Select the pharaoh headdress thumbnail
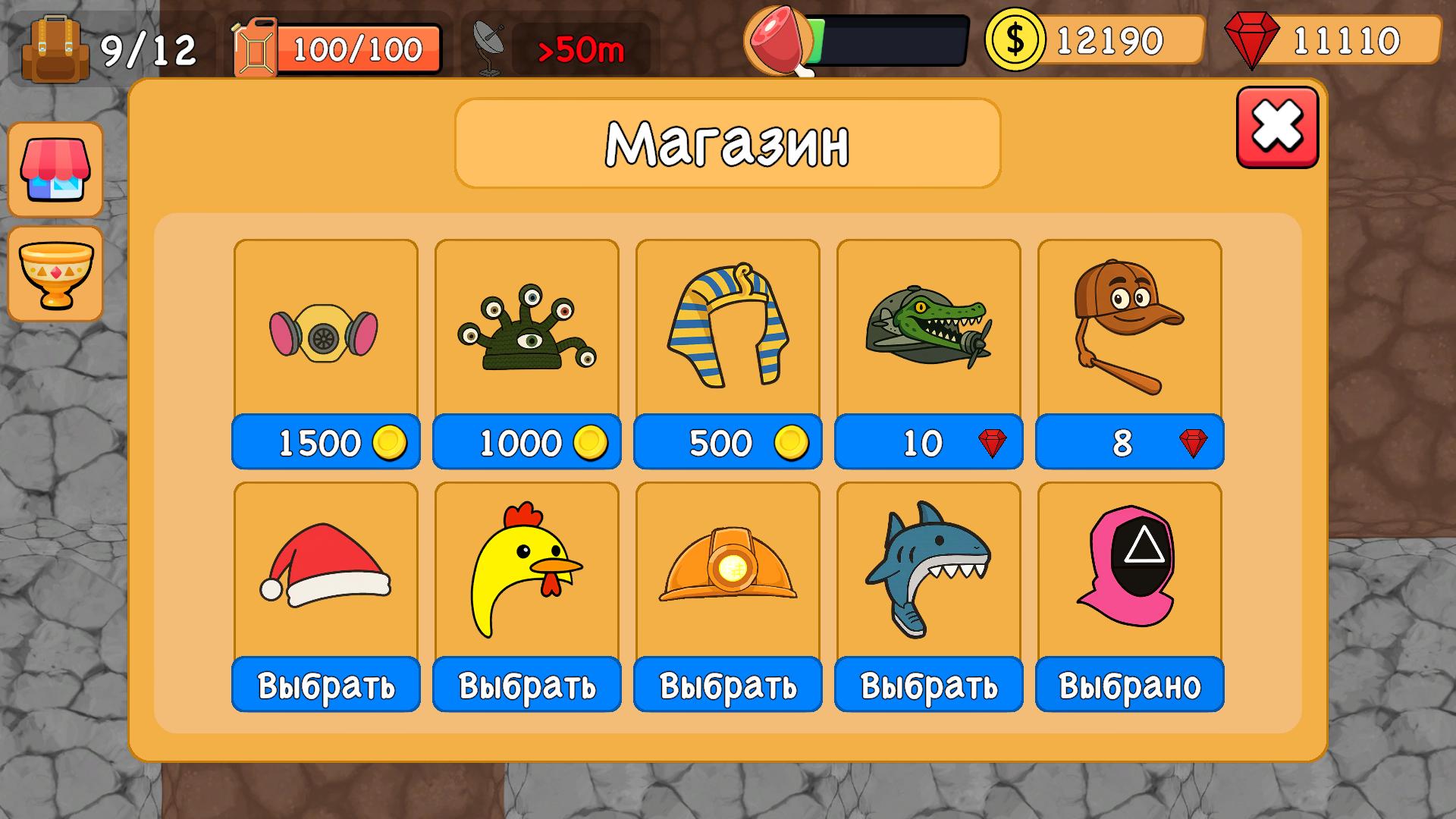The width and height of the screenshot is (1456, 819). (x=726, y=328)
